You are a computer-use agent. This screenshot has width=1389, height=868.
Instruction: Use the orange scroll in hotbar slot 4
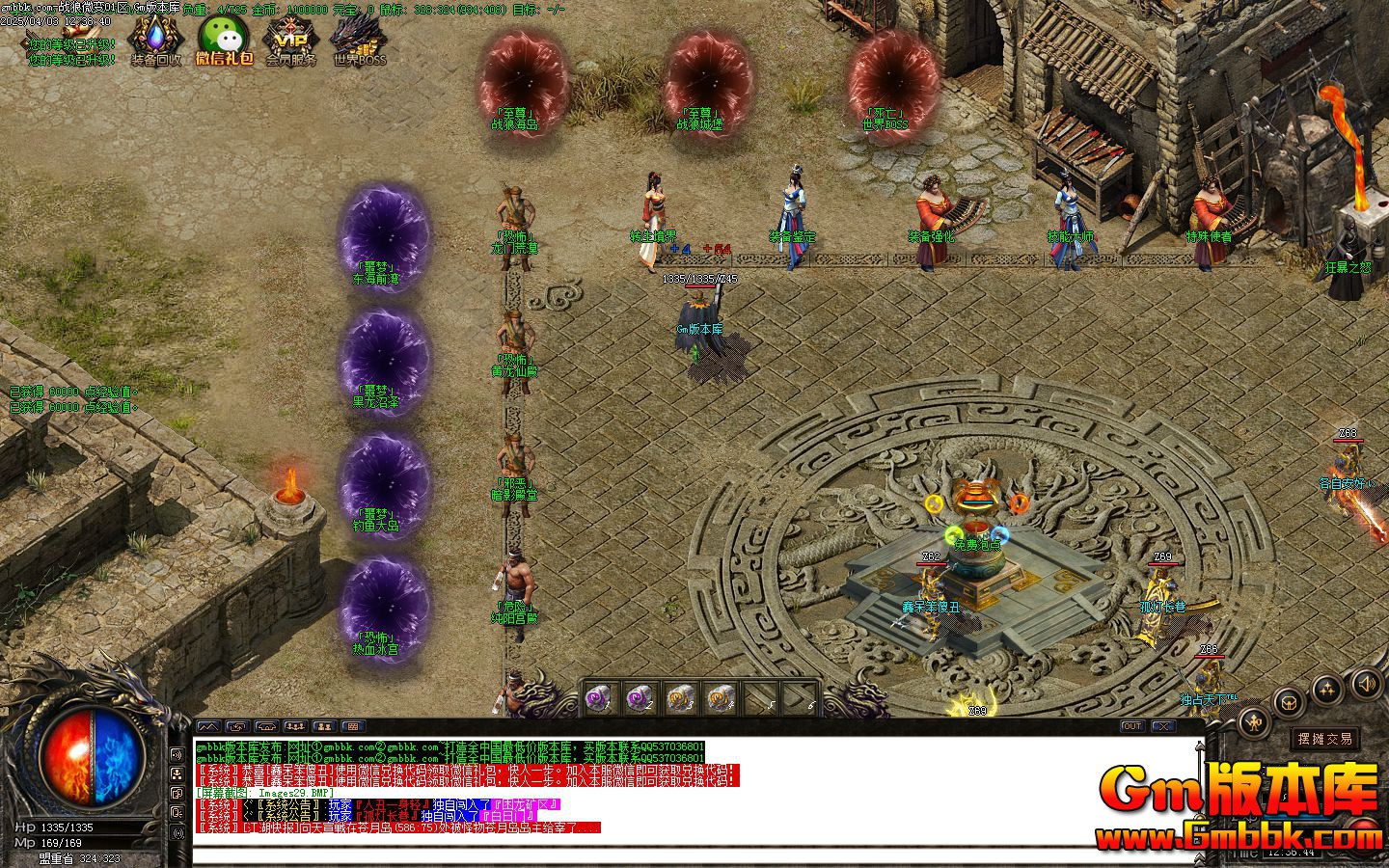coord(720,699)
